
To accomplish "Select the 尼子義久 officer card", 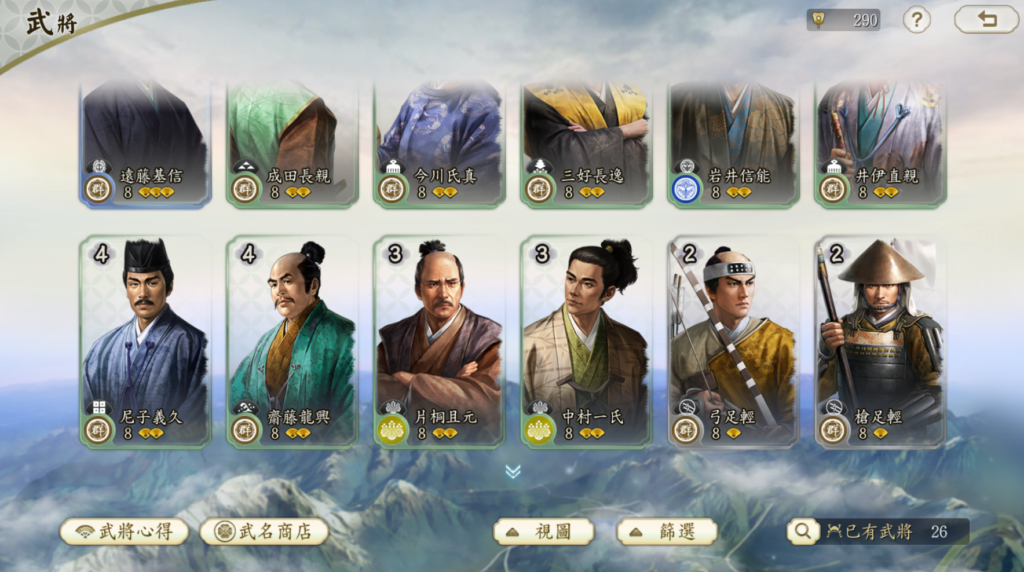I will (145, 340).
